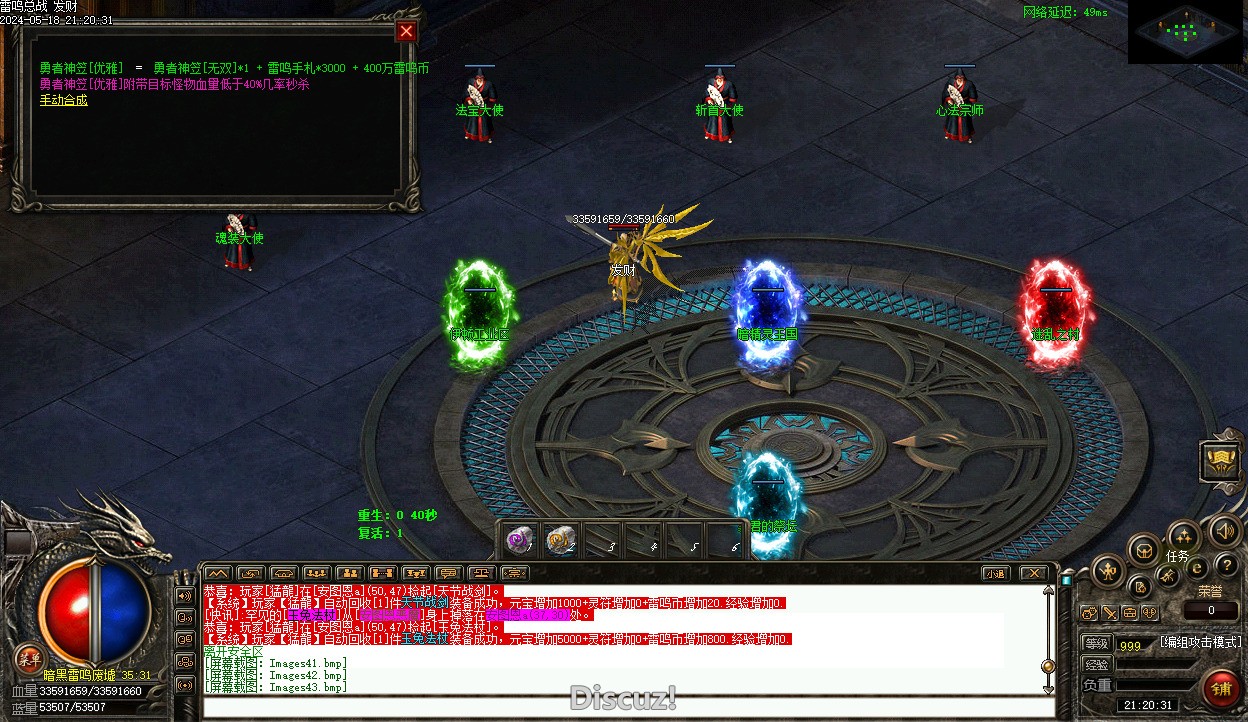Click the 手动合成 manual synthesis link
This screenshot has height=722, width=1248.
(x=64, y=100)
